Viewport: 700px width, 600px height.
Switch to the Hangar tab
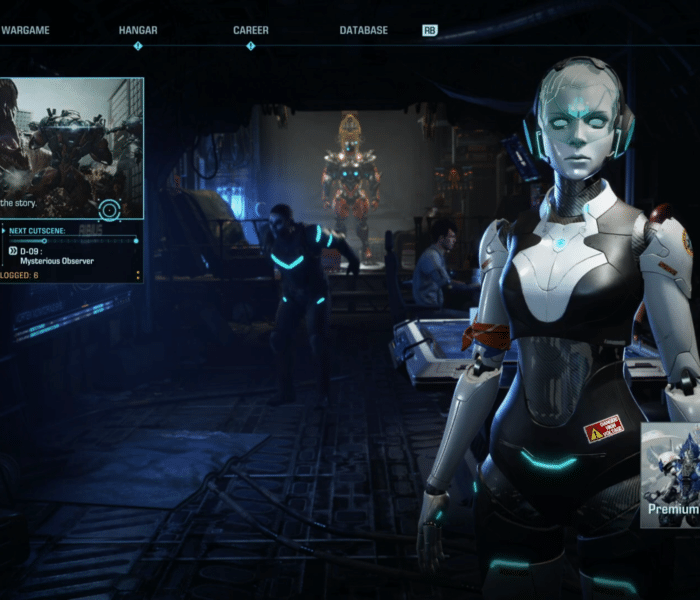[x=138, y=30]
